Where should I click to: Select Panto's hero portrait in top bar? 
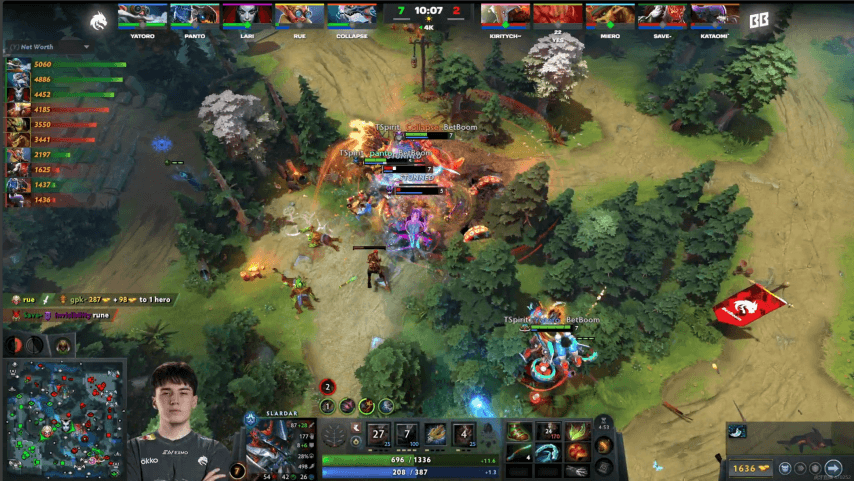[x=193, y=15]
